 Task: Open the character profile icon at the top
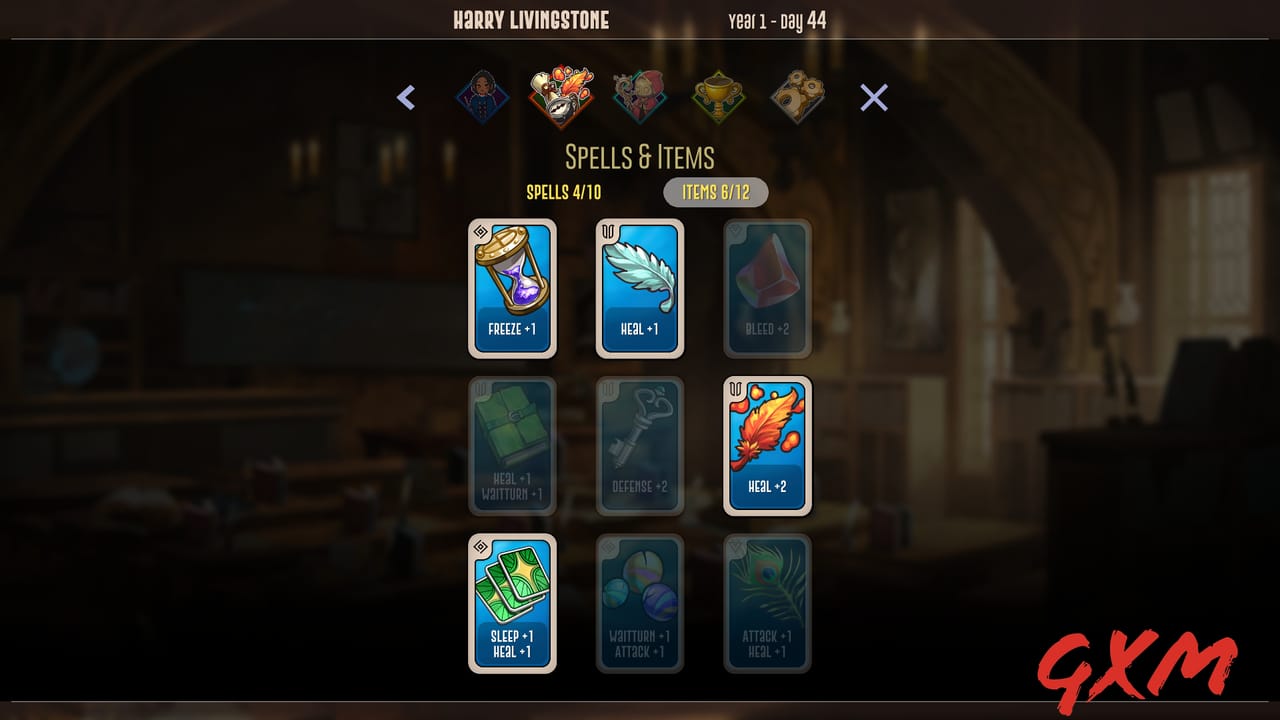(482, 95)
